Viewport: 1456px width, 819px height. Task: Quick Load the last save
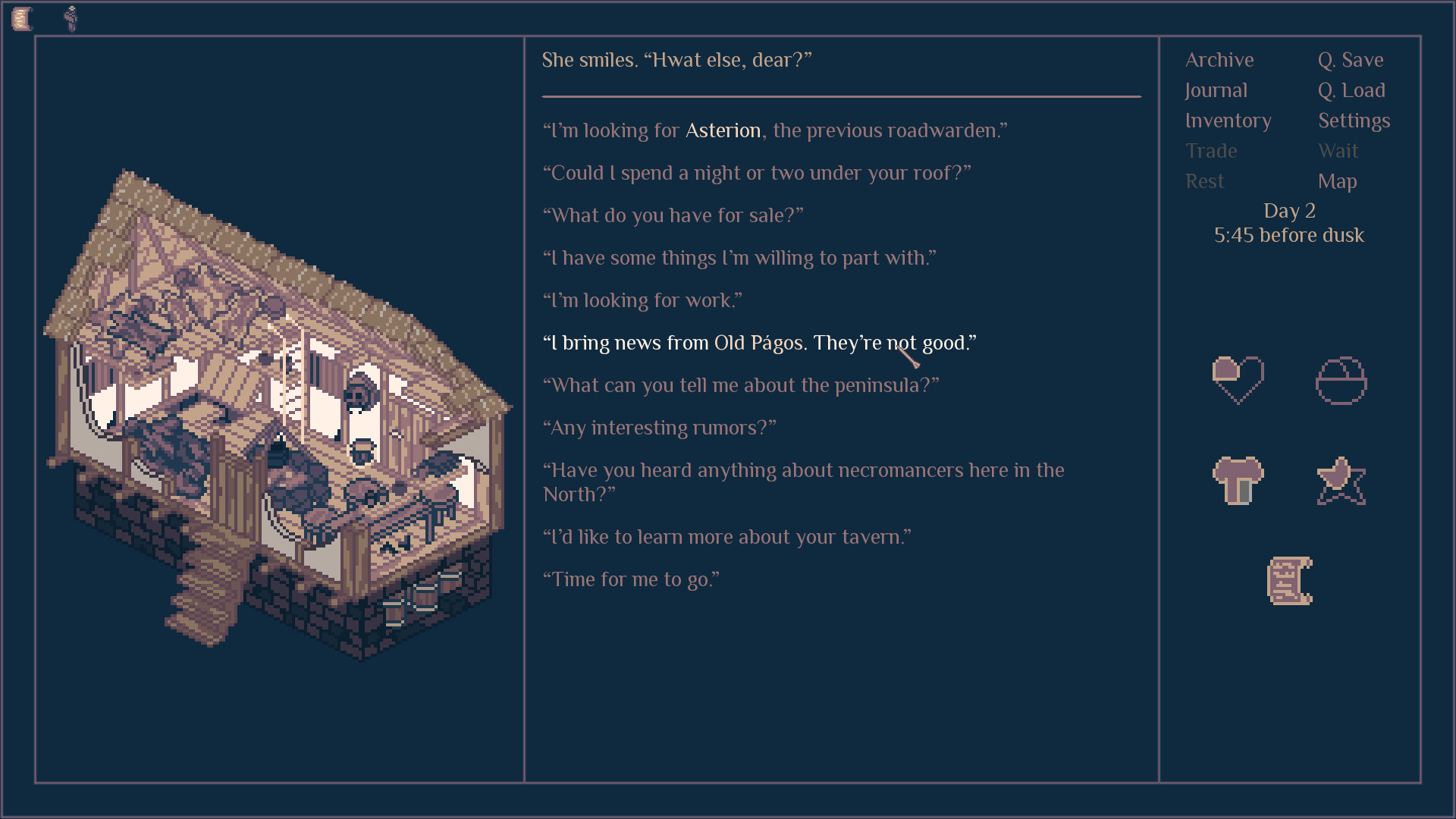(1352, 90)
